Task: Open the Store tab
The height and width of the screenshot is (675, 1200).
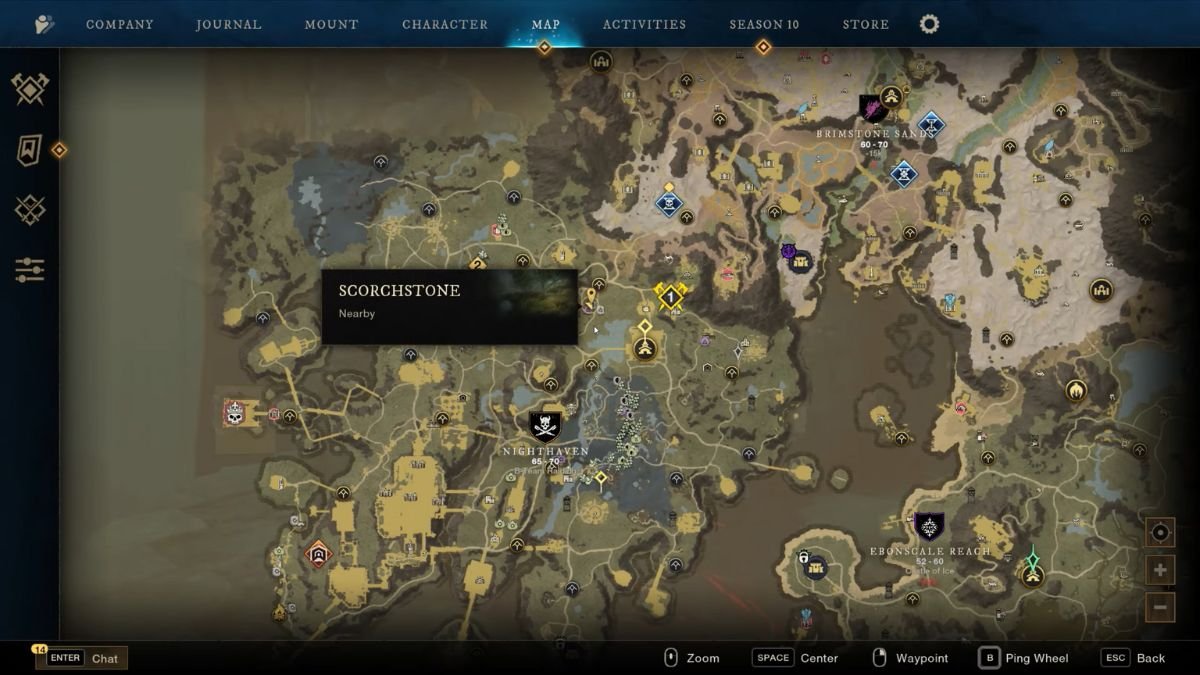Action: click(866, 24)
